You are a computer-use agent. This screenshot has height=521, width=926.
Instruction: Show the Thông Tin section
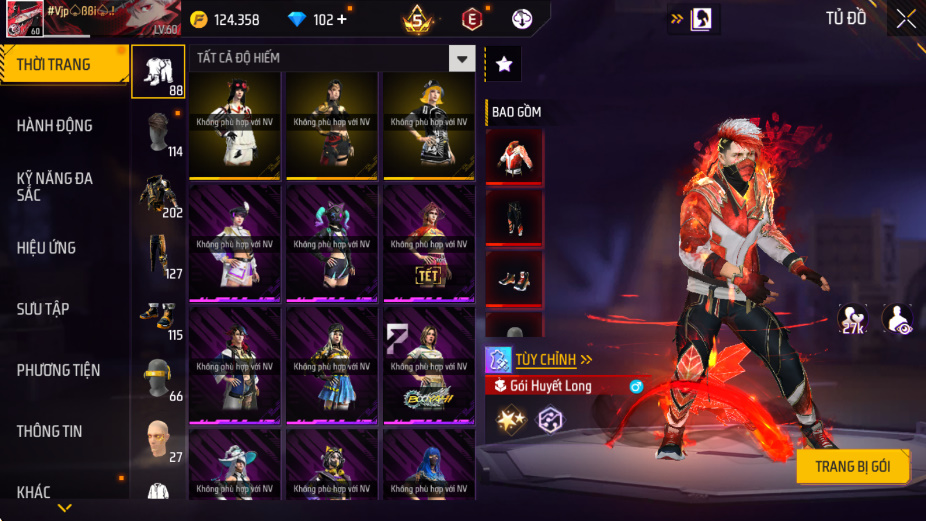tap(49, 431)
